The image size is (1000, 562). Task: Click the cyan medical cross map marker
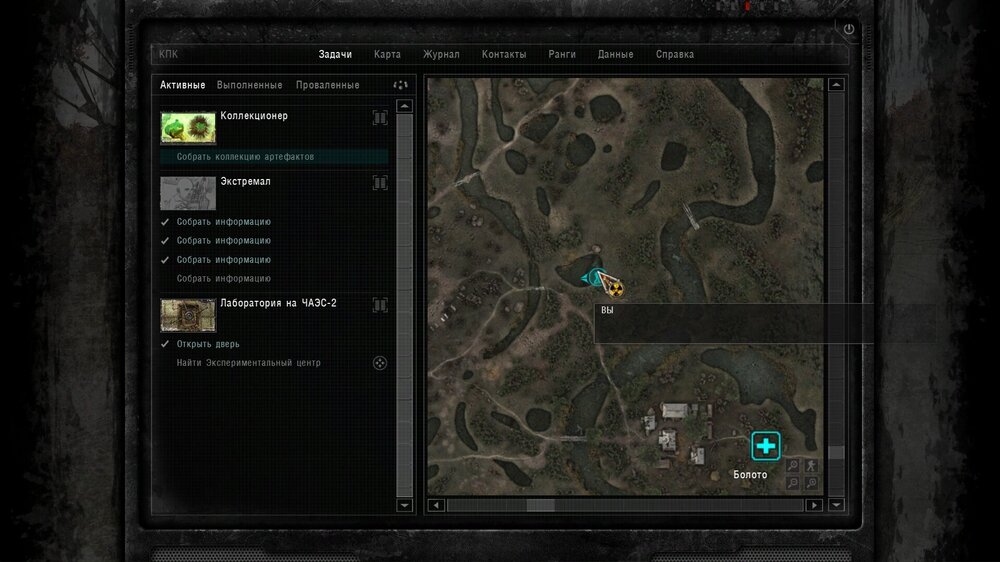tap(766, 446)
